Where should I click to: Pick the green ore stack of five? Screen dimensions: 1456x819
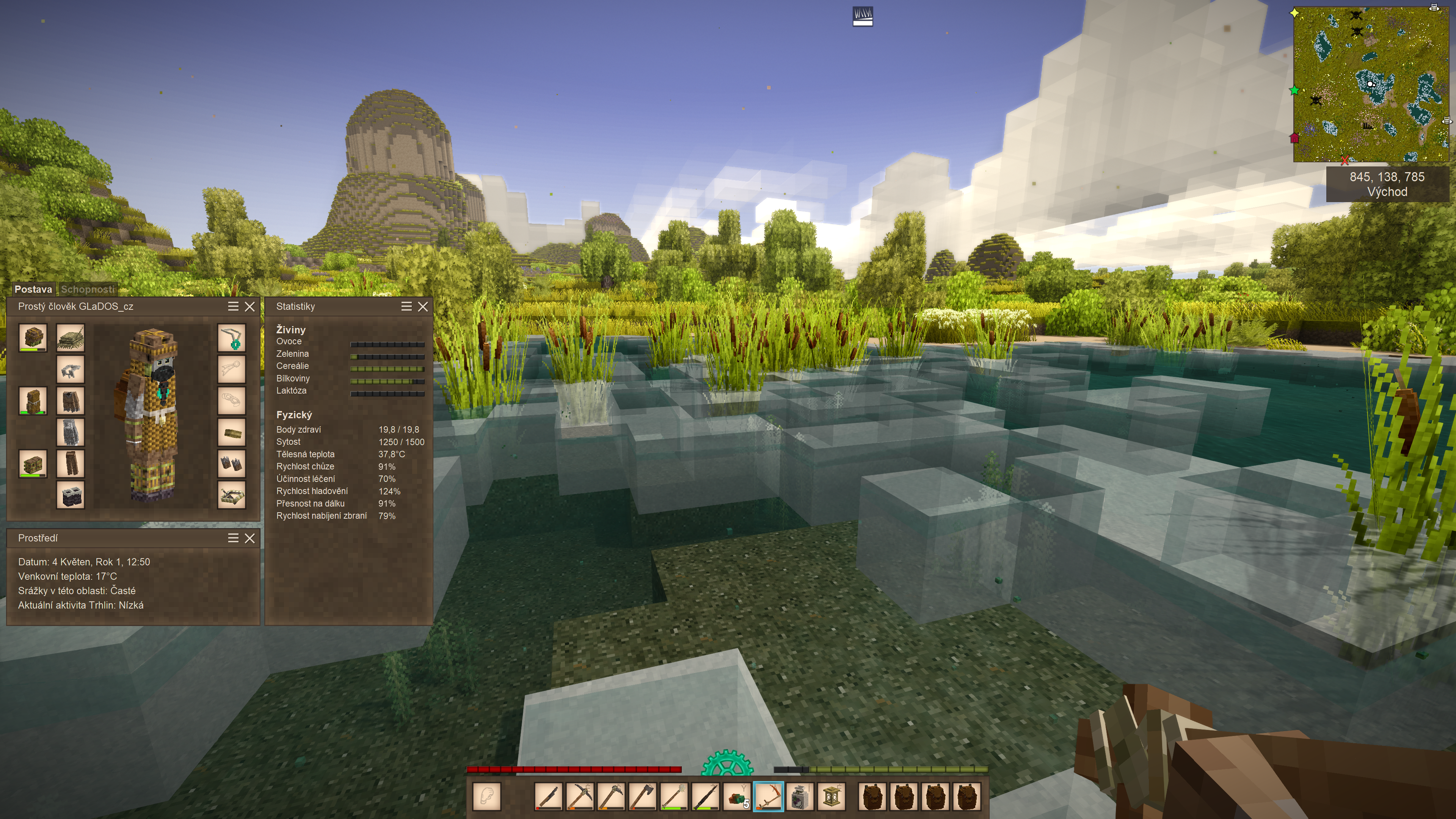[737, 796]
